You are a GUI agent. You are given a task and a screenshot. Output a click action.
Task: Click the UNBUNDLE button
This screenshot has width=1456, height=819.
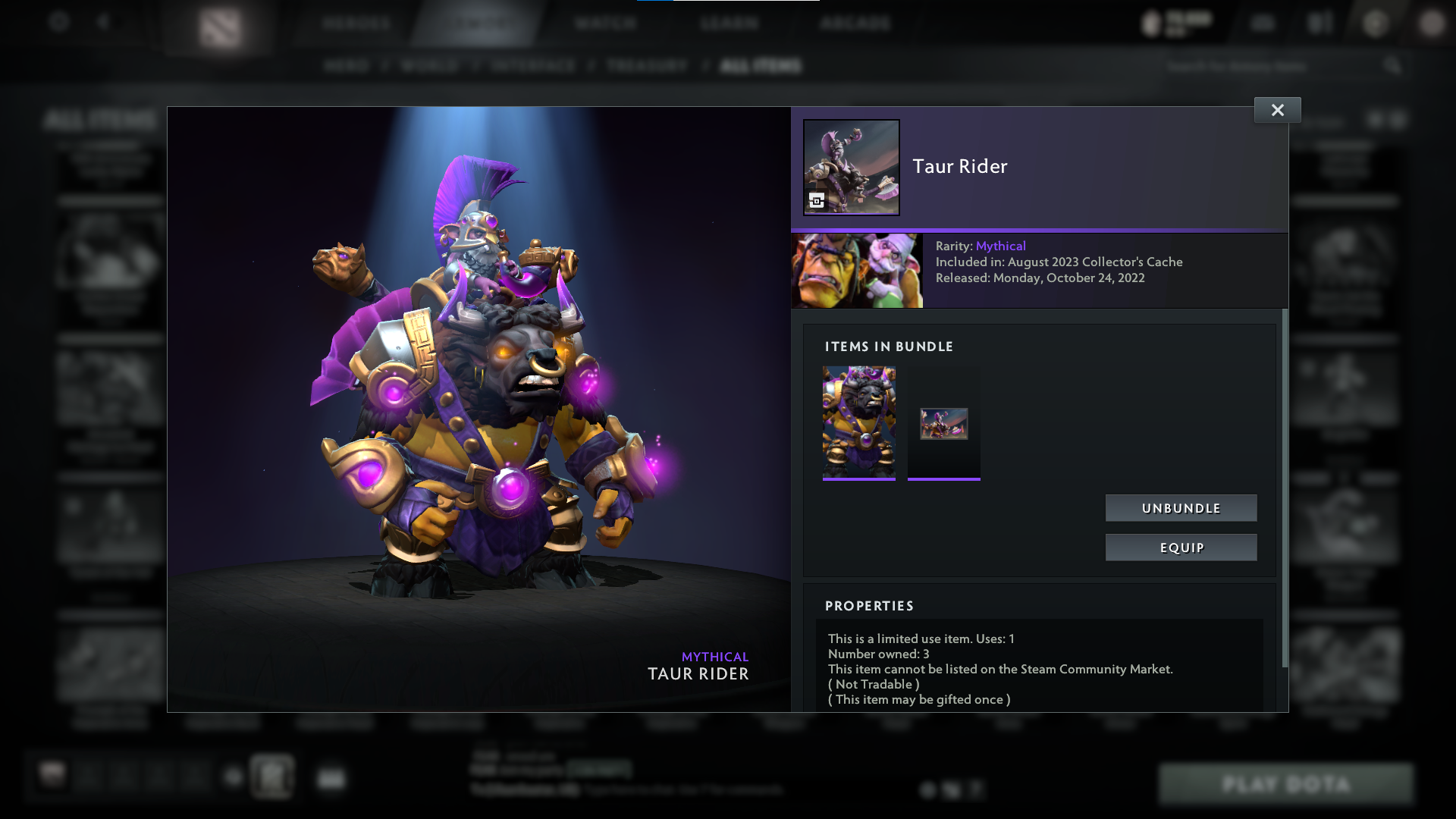[1181, 508]
